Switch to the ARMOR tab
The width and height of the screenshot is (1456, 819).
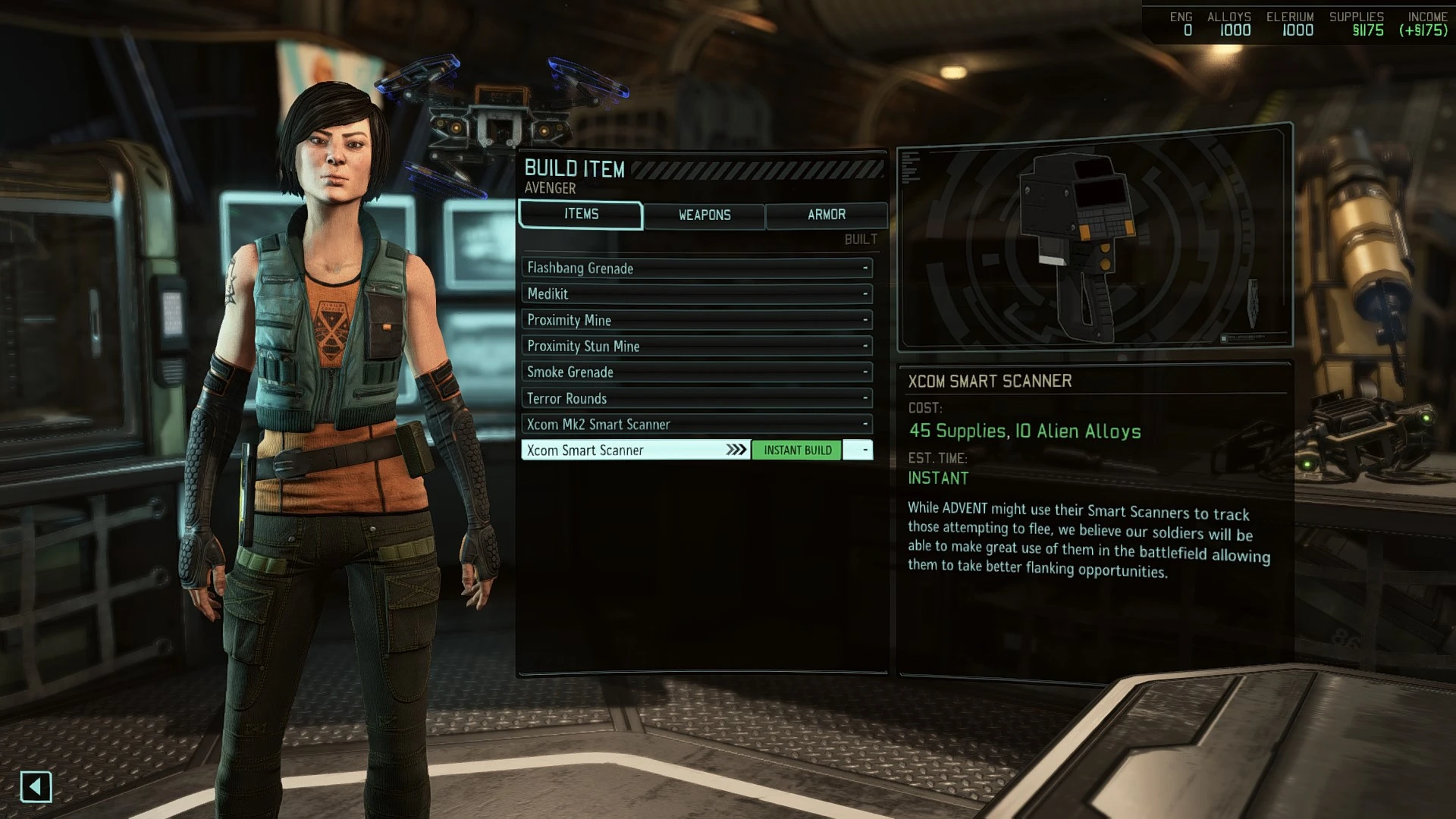[x=827, y=215]
